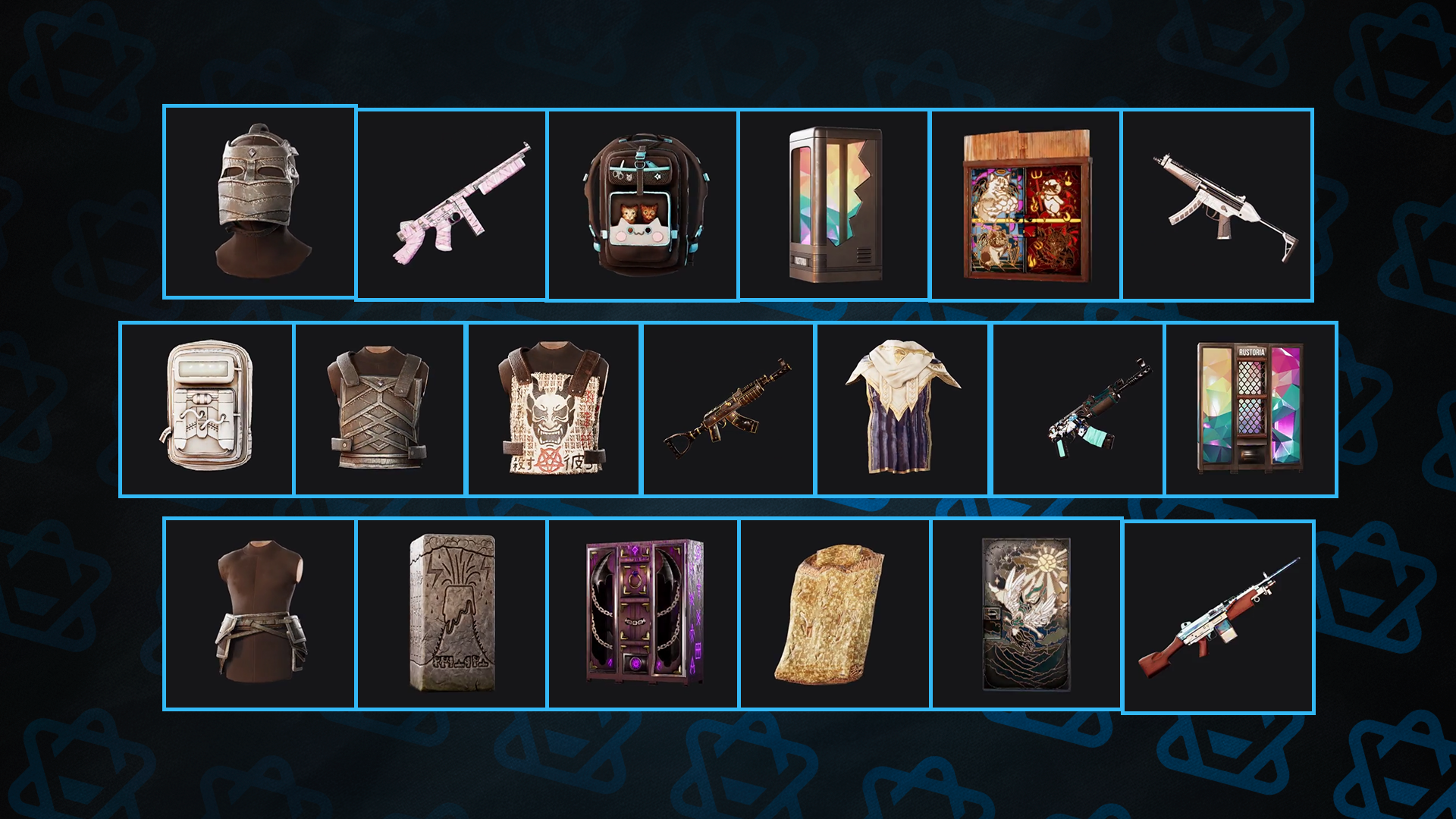Screen dimensions: 1456x819
Task: Choose the sun and winged figure door skin
Action: [x=1025, y=613]
